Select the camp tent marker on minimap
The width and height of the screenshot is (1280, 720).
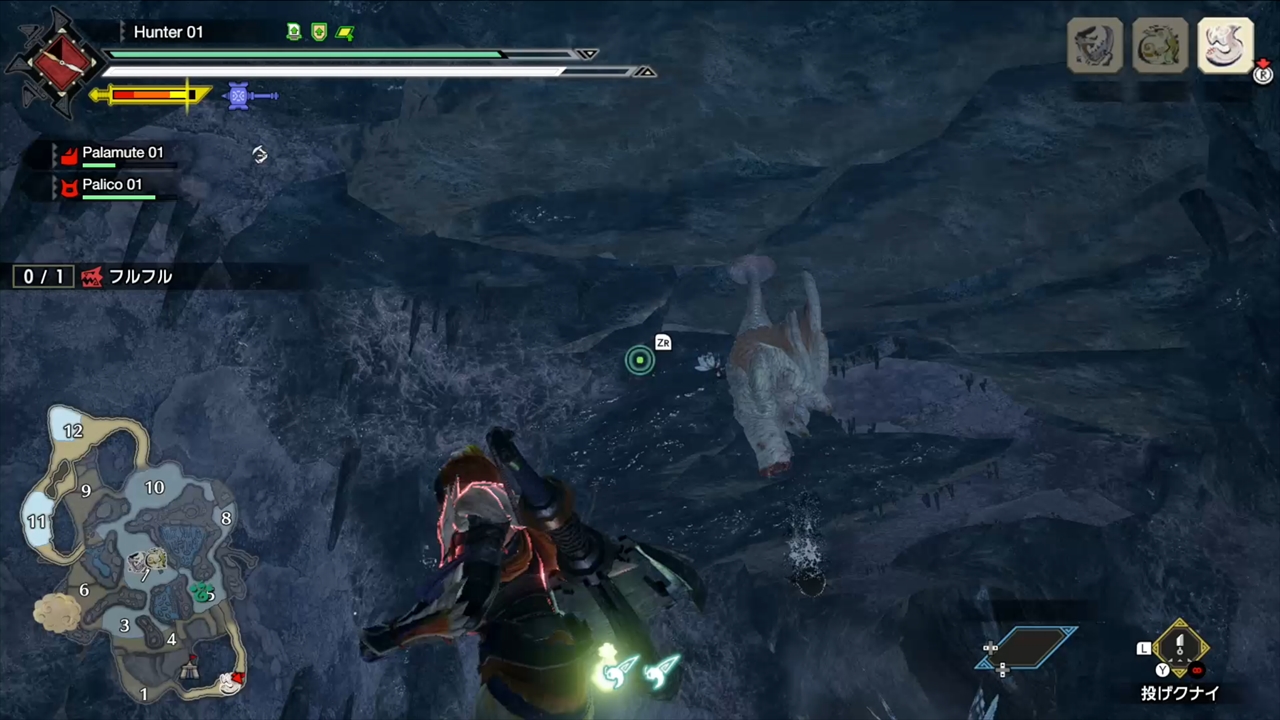(x=190, y=671)
